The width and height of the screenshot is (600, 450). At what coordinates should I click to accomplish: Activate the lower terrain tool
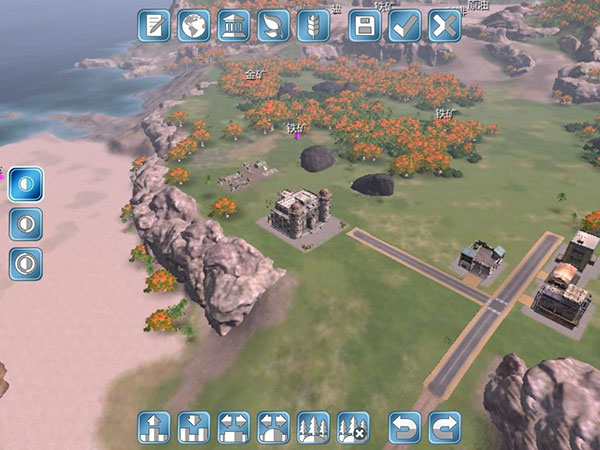193,428
